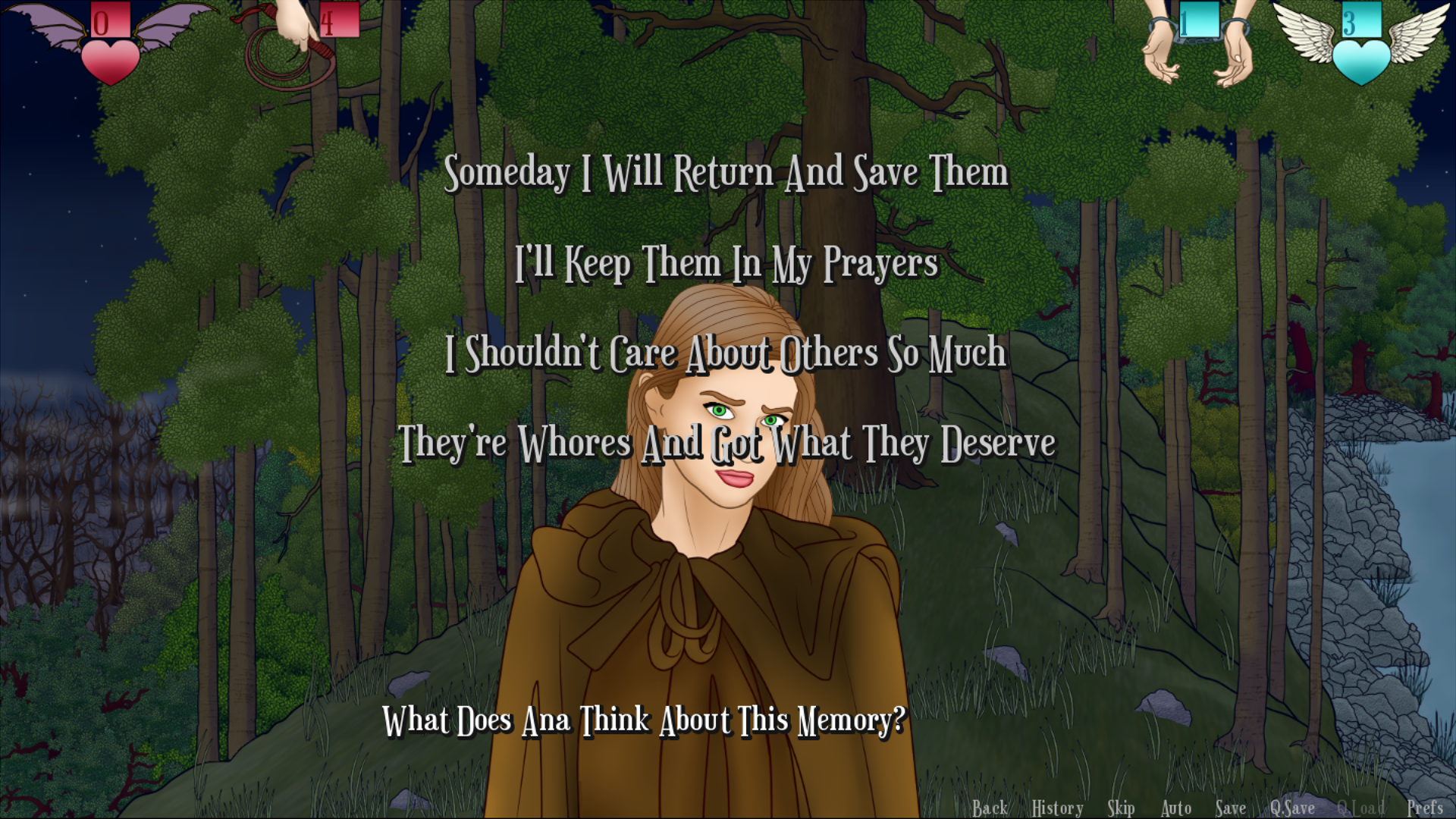This screenshot has height=819, width=1456.
Task: Activate Skip mode
Action: [1121, 808]
